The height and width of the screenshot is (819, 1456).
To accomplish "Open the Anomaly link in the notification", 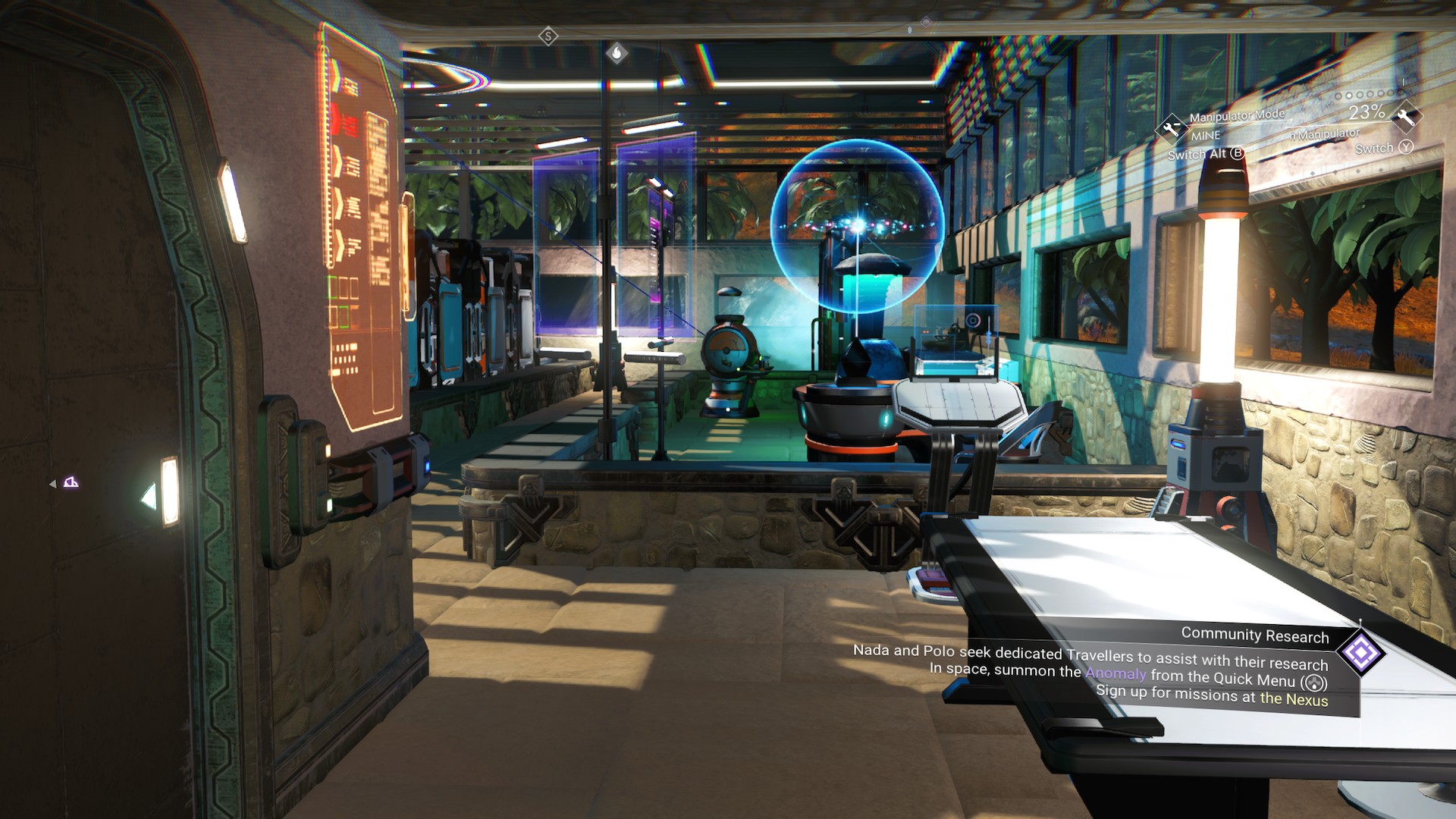I will 1115,673.
